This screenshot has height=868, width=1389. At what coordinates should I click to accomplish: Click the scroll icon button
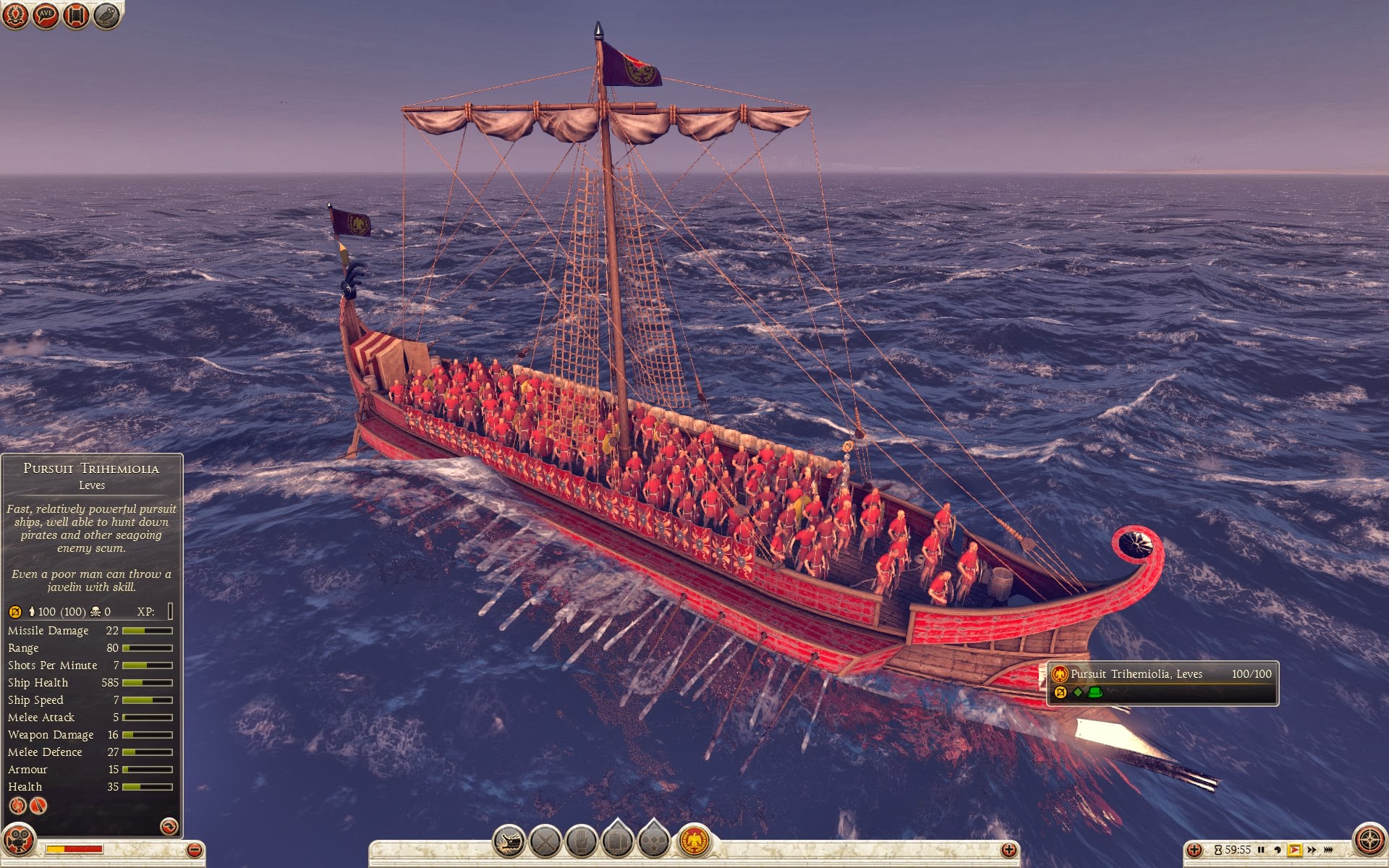tap(76, 15)
